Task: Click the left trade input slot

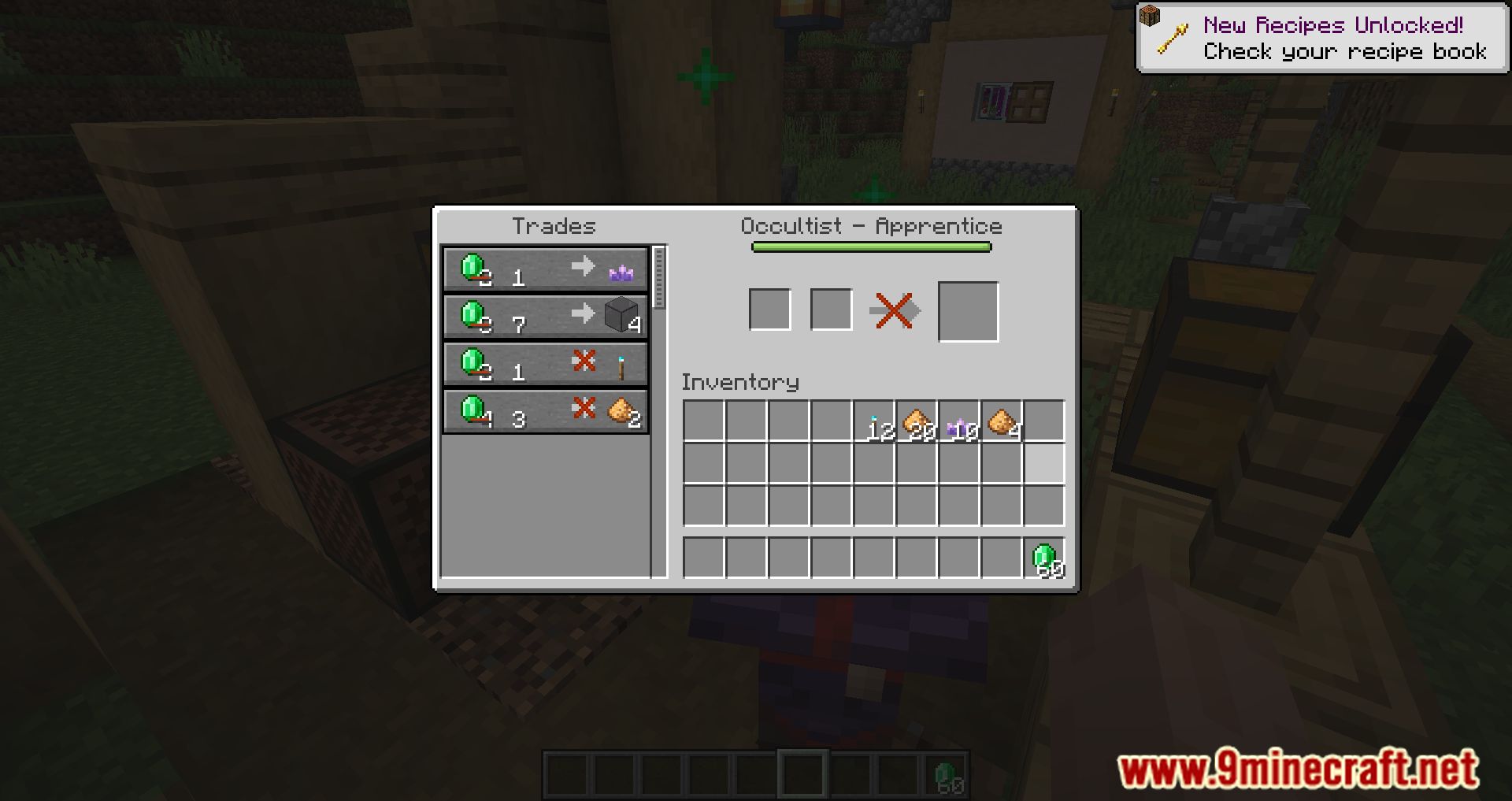Action: tap(769, 310)
